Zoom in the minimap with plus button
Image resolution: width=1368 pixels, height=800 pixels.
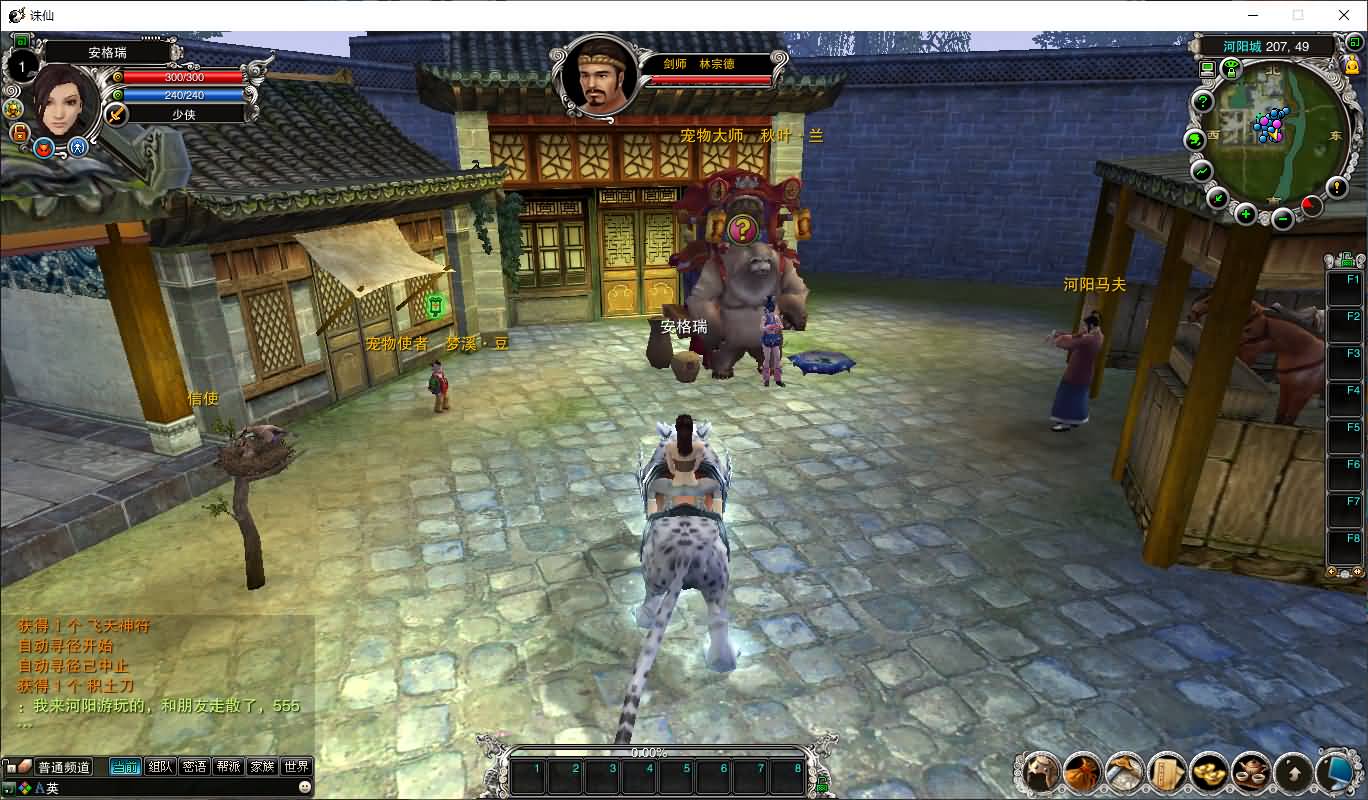(x=1245, y=214)
